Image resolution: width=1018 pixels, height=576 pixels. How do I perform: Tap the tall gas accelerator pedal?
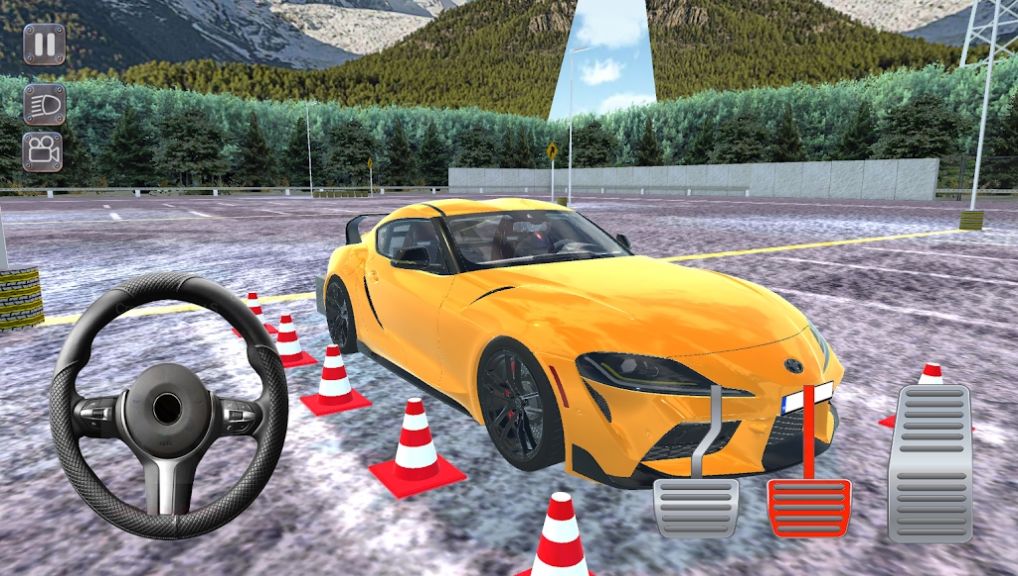coord(930,463)
